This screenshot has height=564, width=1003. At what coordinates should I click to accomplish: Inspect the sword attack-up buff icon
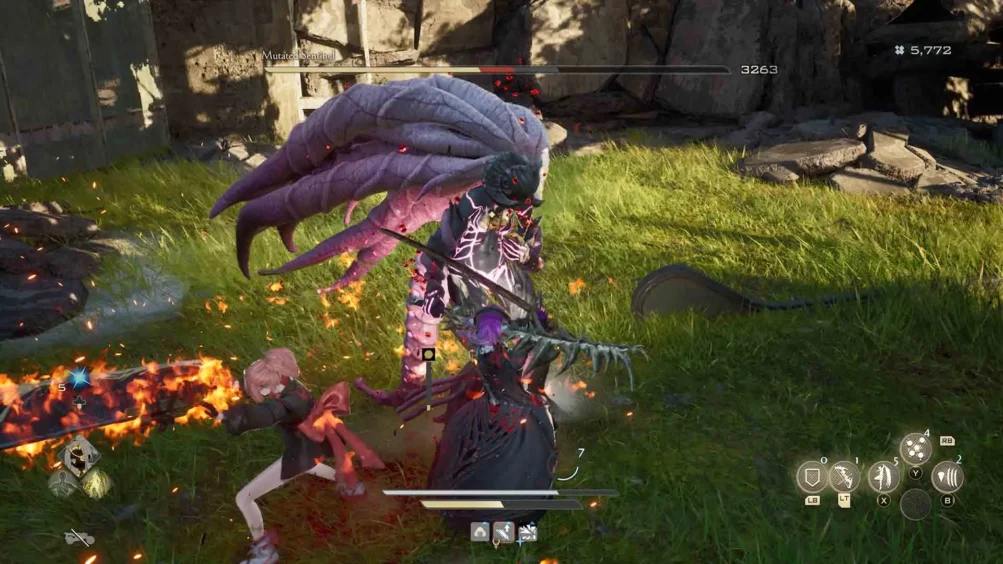coord(503,532)
